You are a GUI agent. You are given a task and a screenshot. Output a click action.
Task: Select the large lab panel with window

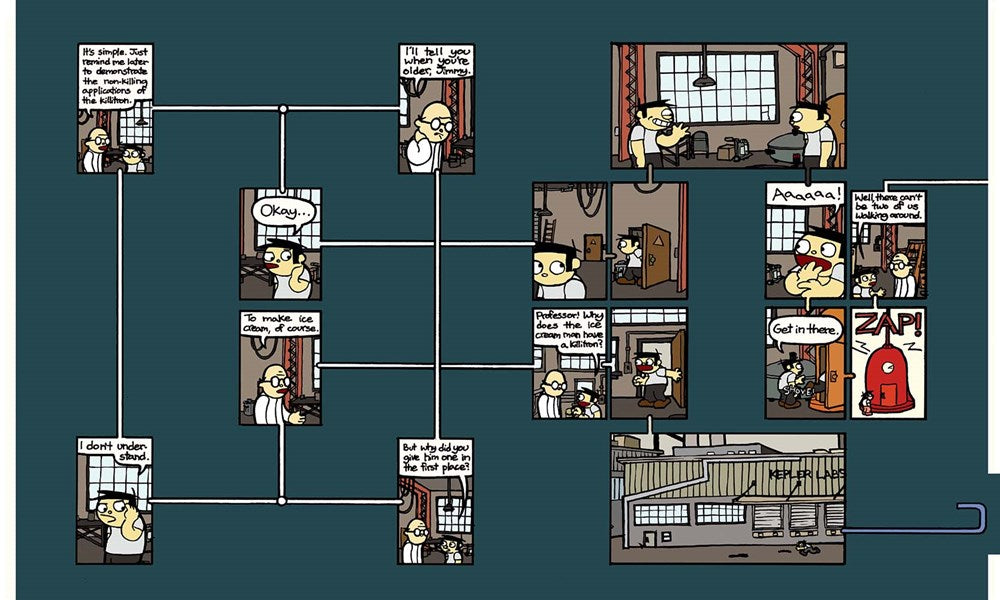tap(728, 105)
